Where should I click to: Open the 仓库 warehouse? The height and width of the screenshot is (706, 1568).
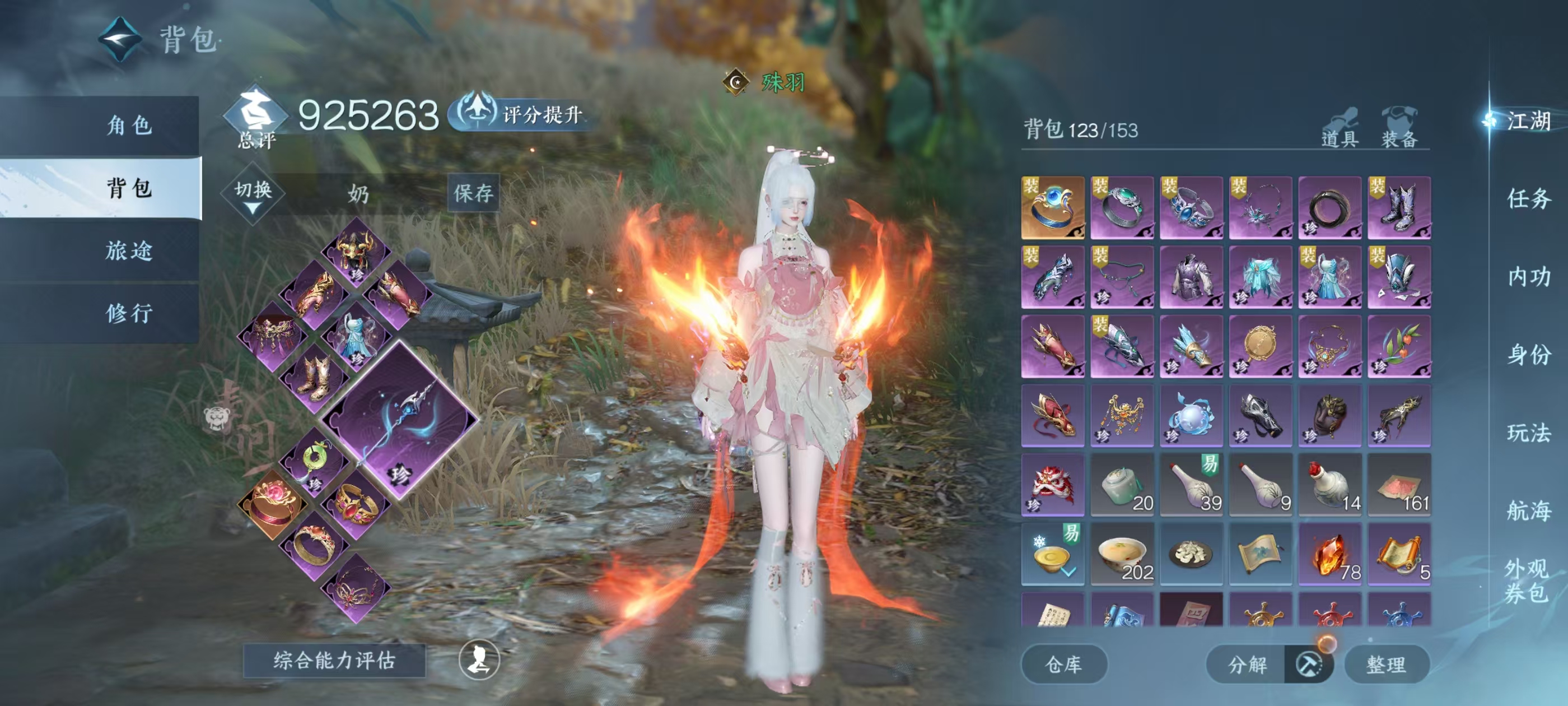click(1063, 664)
